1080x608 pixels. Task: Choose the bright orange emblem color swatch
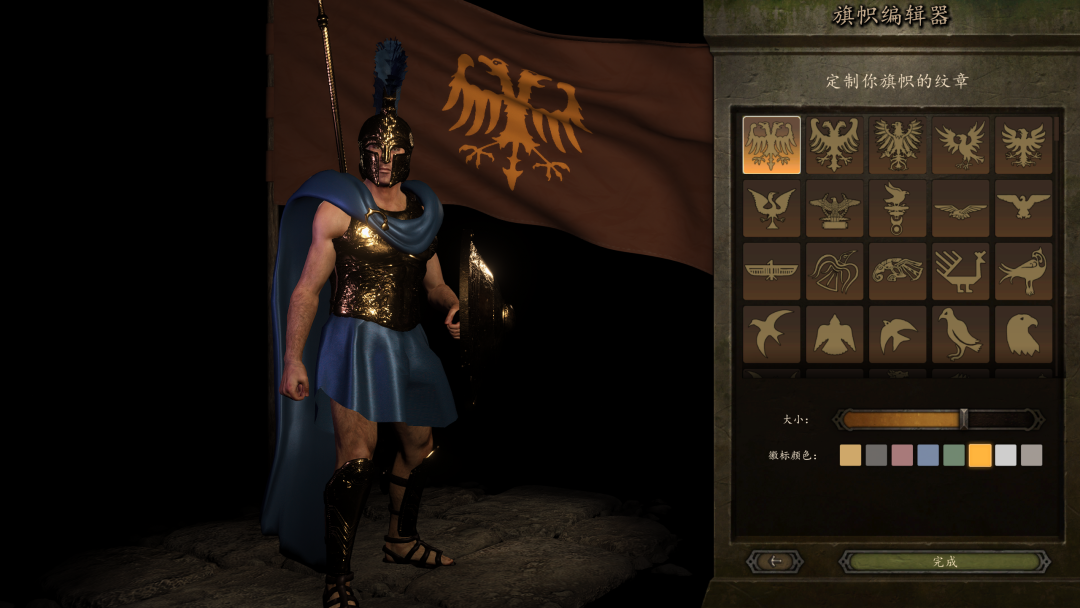click(980, 456)
